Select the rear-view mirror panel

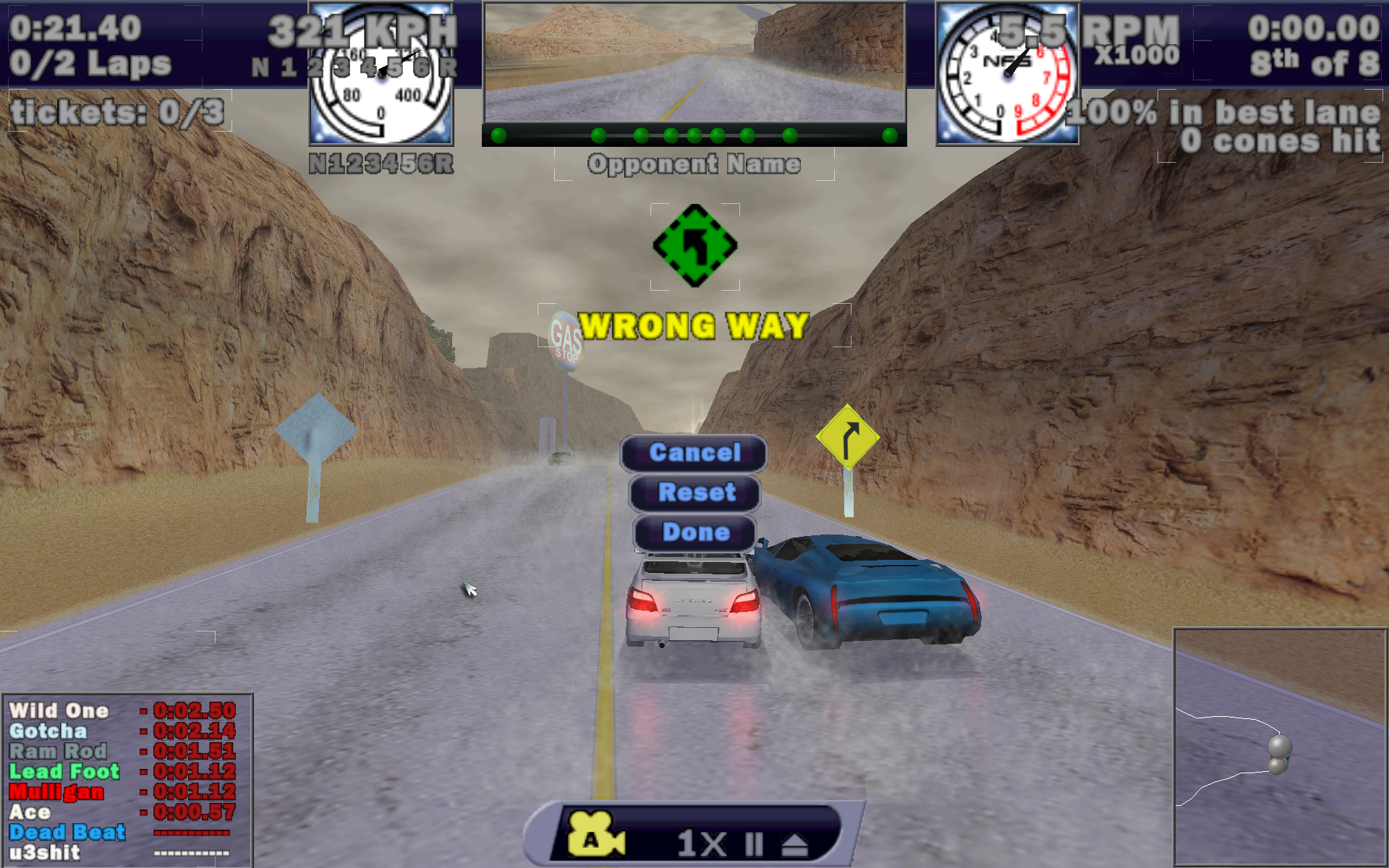pos(694,63)
